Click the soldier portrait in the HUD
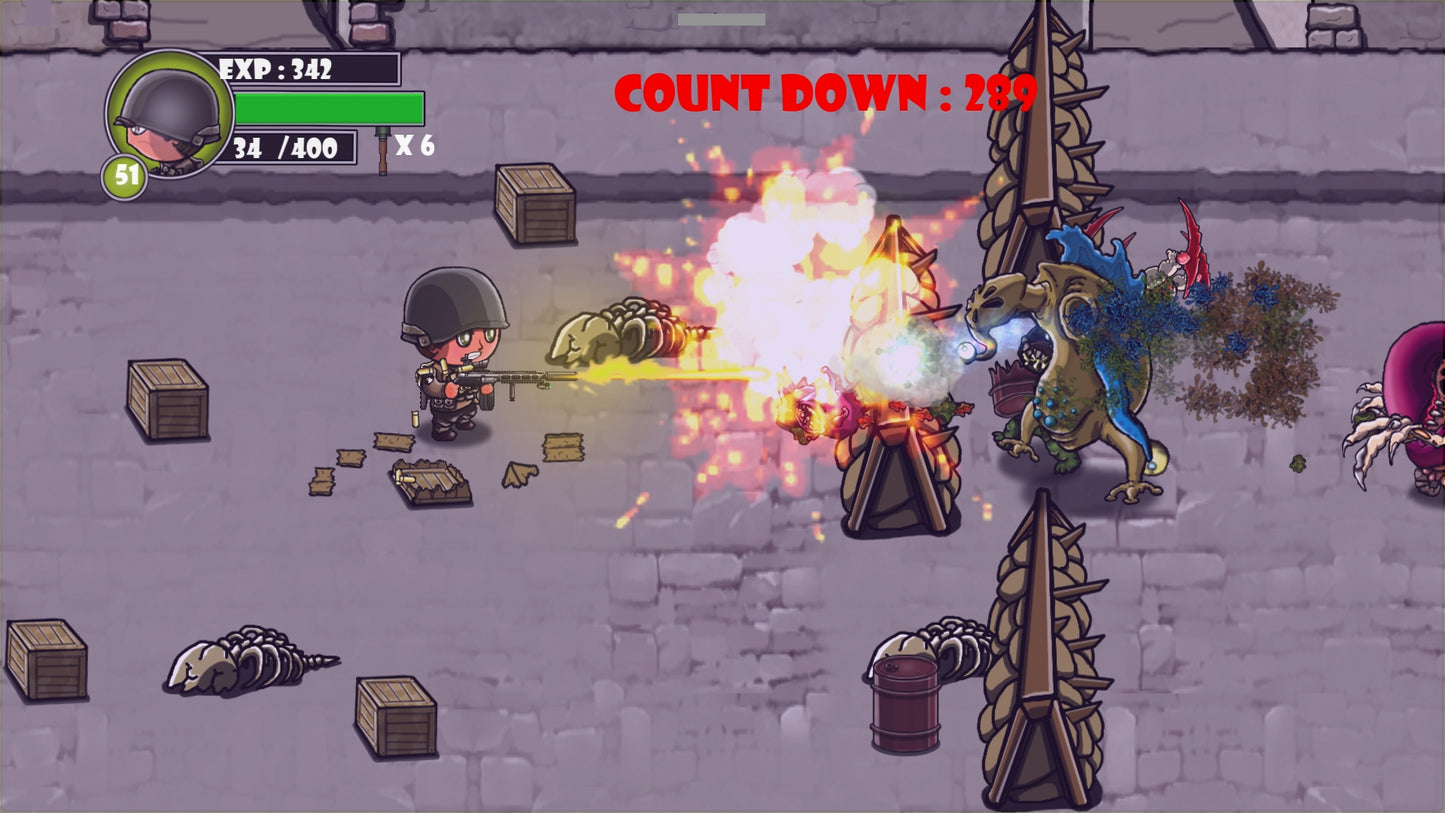This screenshot has width=1445, height=813. (x=169, y=113)
